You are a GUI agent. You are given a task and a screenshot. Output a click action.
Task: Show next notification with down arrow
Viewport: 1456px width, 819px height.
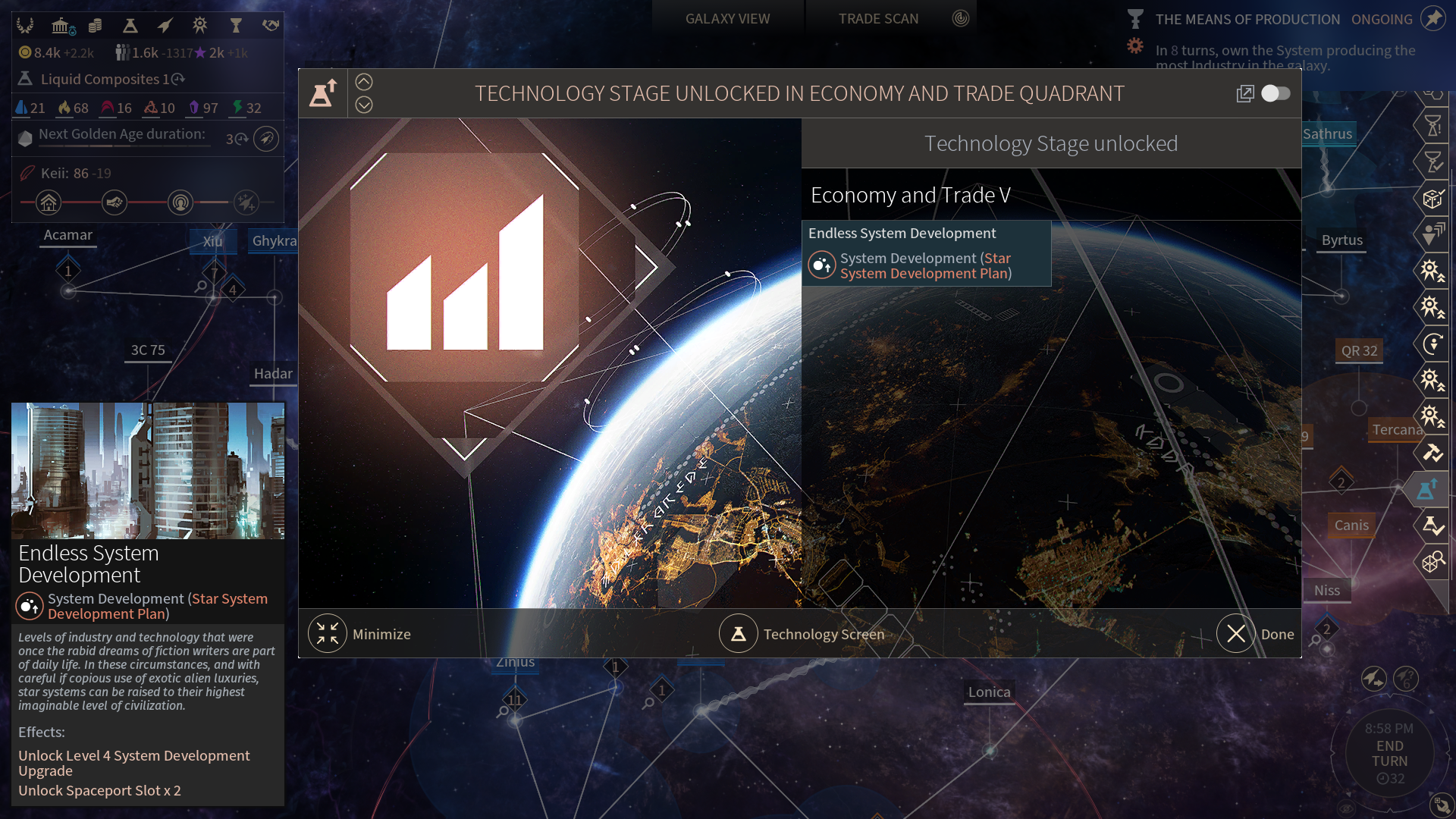(364, 105)
